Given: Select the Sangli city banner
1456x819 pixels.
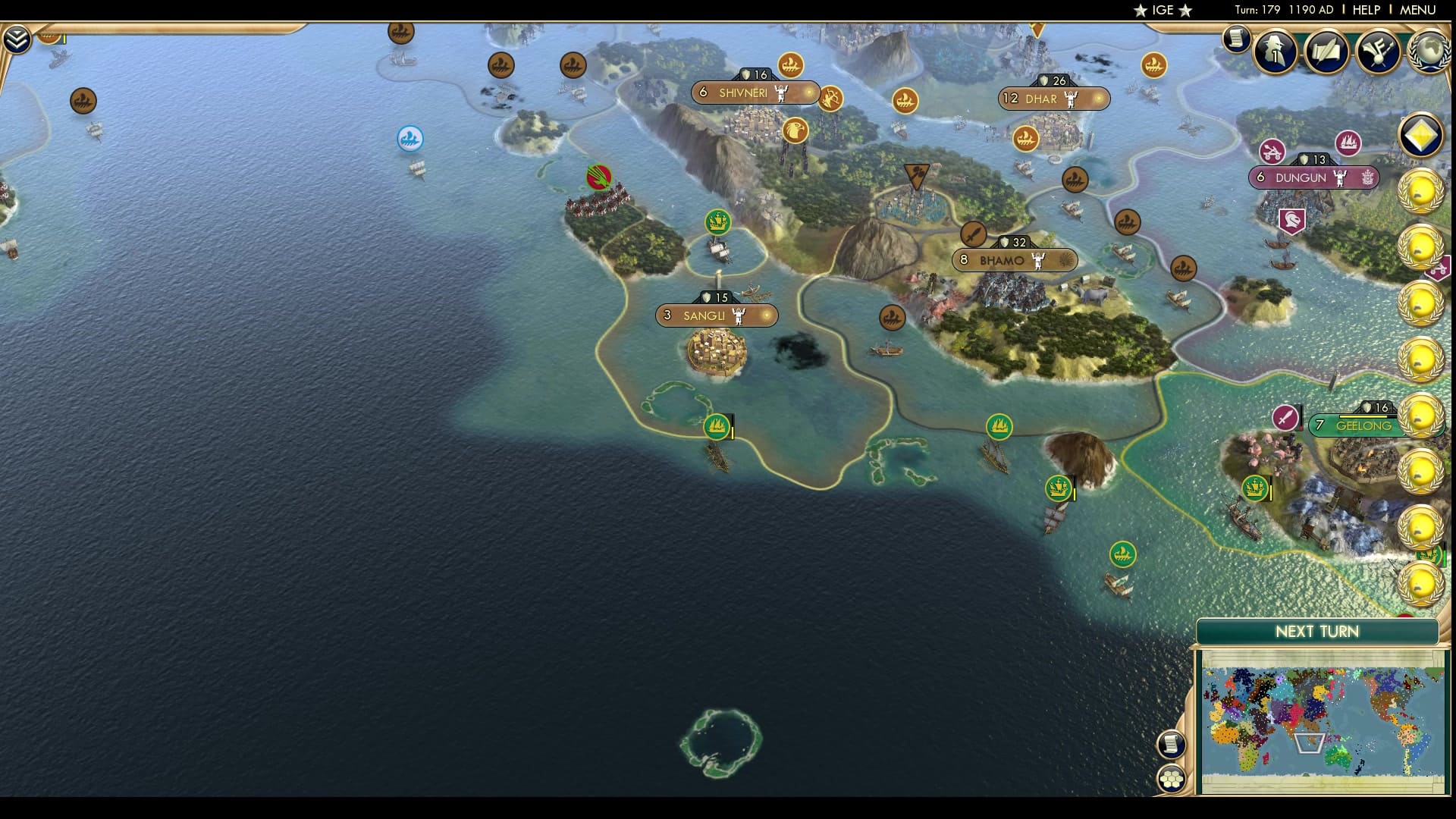Looking at the screenshot, I should point(716,316).
